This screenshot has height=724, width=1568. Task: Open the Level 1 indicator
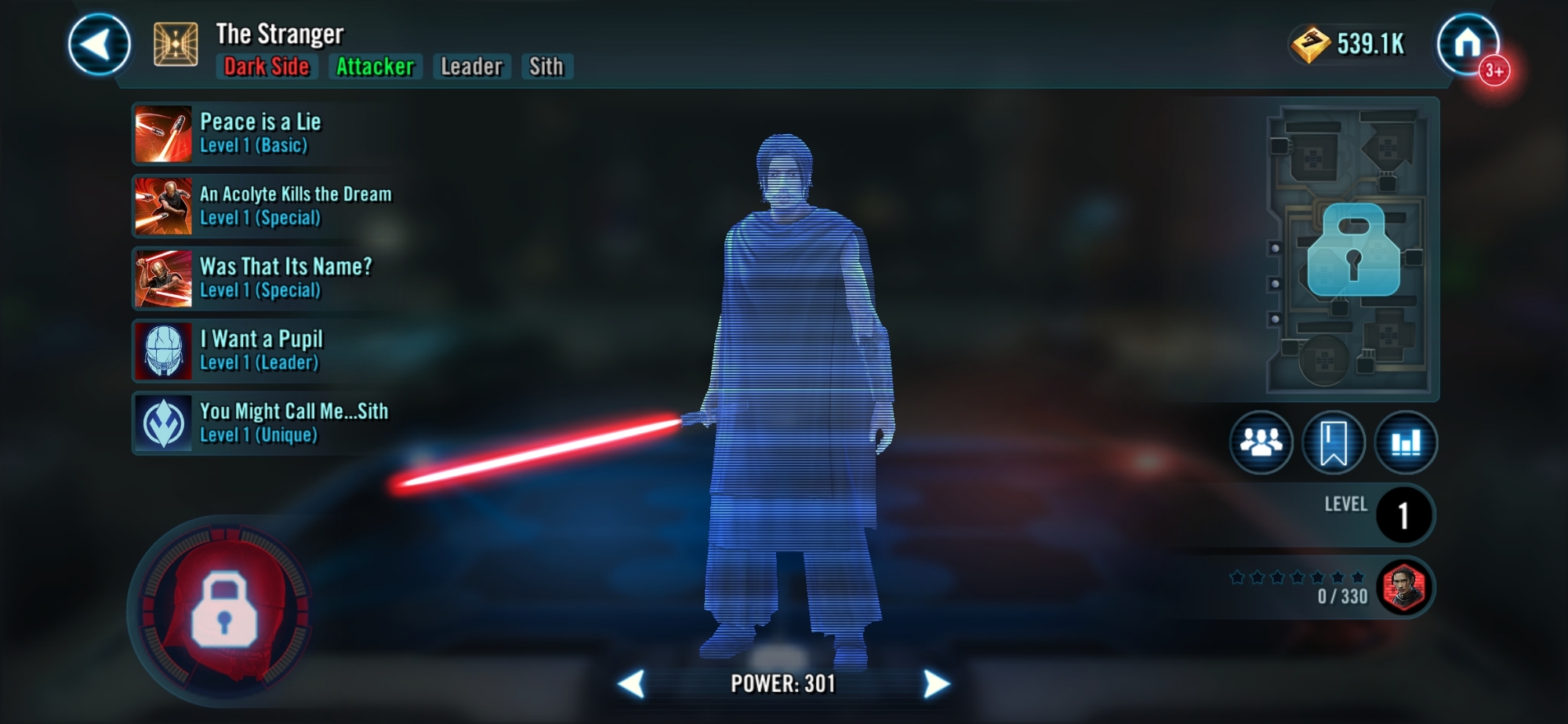coord(1403,515)
